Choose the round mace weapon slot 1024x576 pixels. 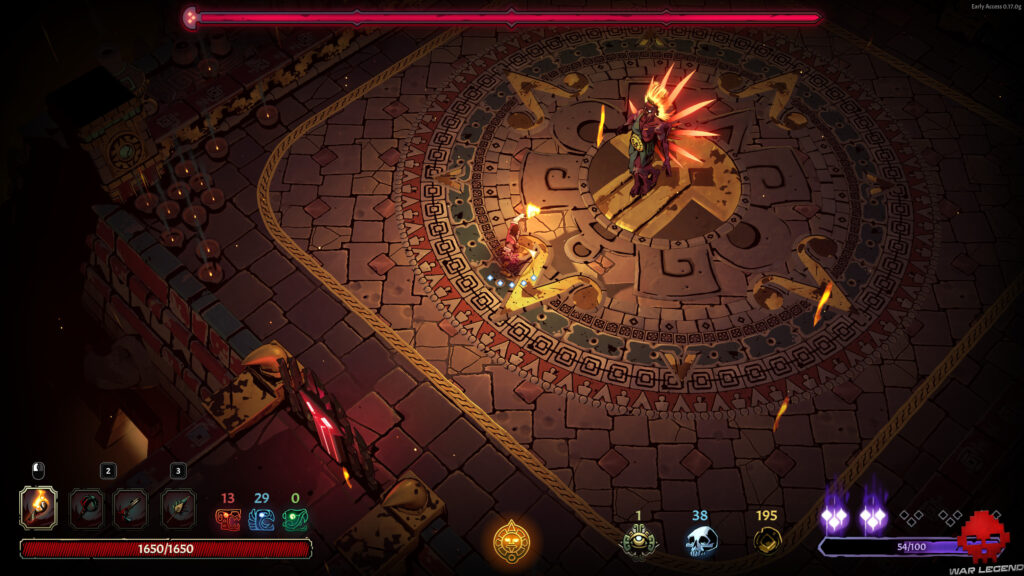[86, 508]
